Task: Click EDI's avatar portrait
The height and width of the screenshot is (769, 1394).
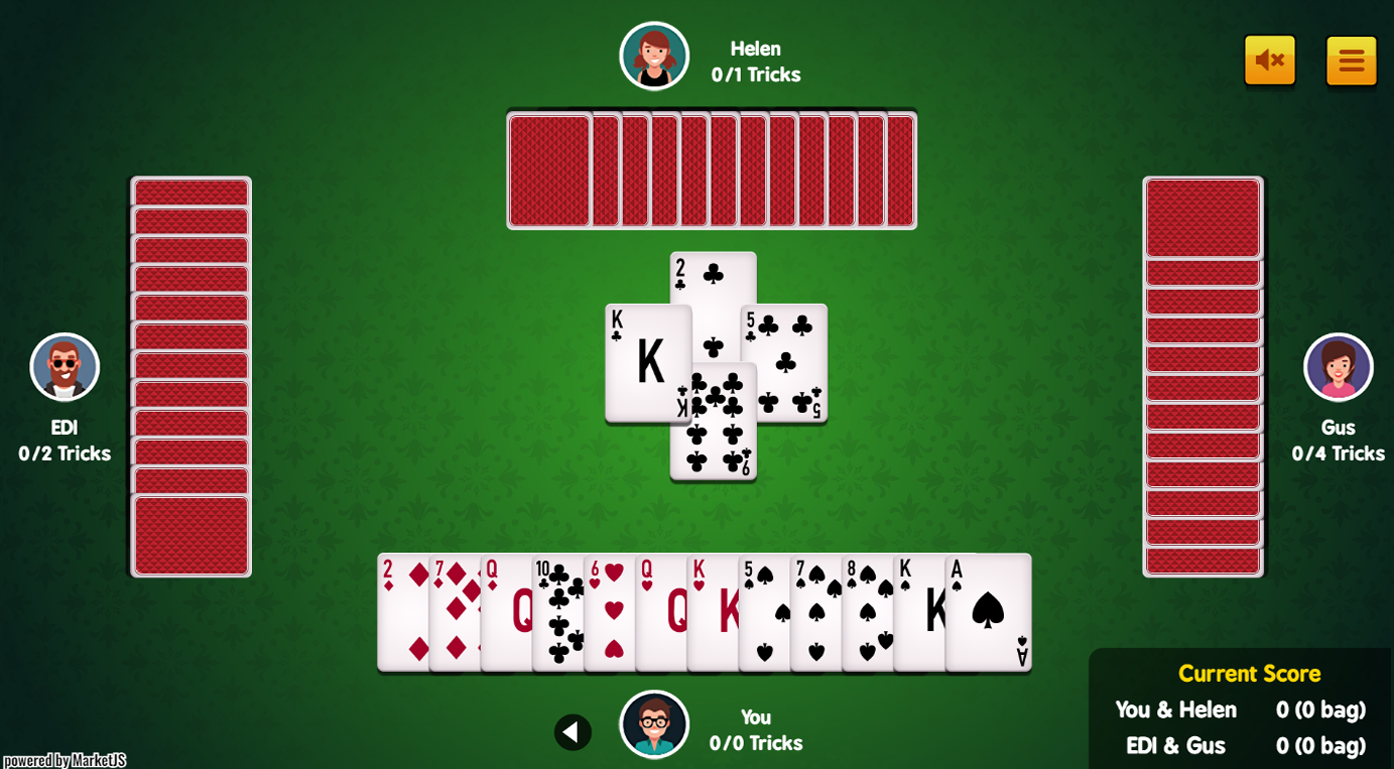Action: pyautogui.click(x=64, y=367)
